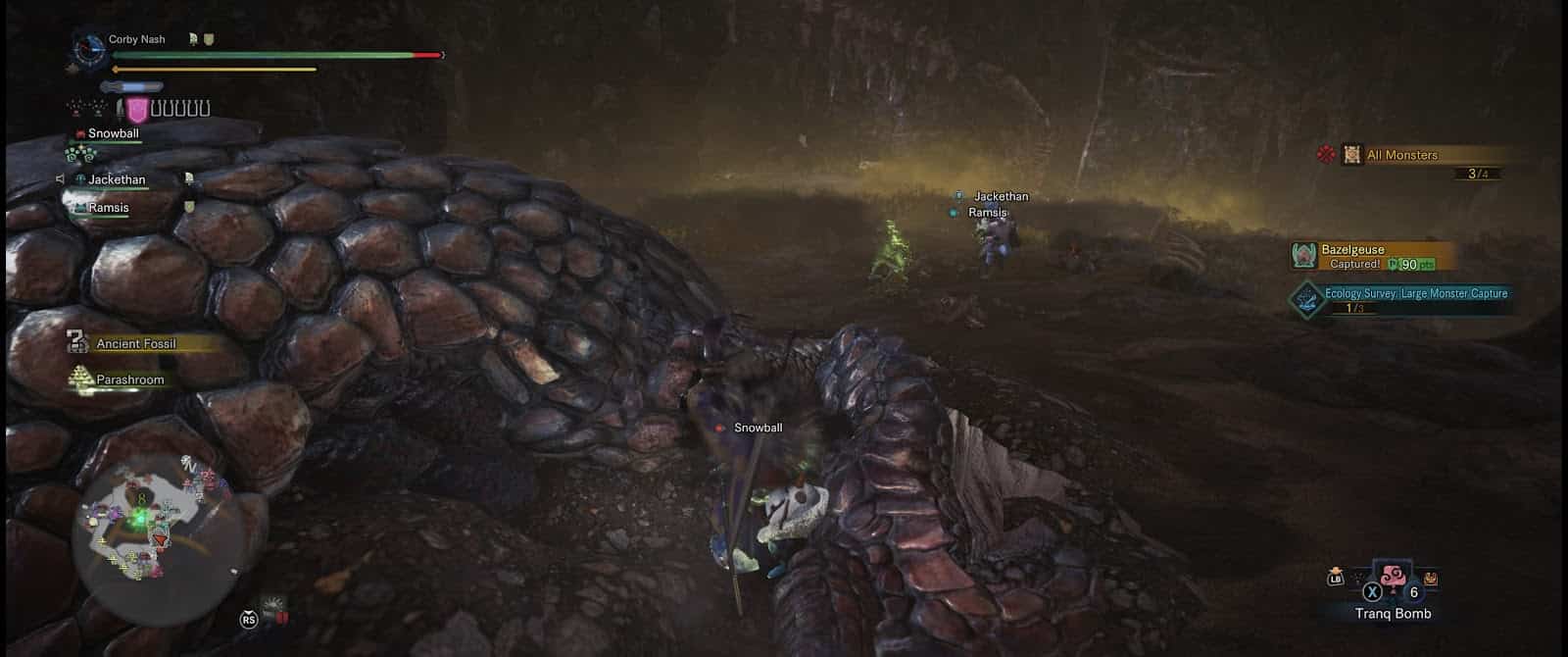This screenshot has height=657, width=1568.
Task: Click the pink shield status icon
Action: (x=136, y=110)
